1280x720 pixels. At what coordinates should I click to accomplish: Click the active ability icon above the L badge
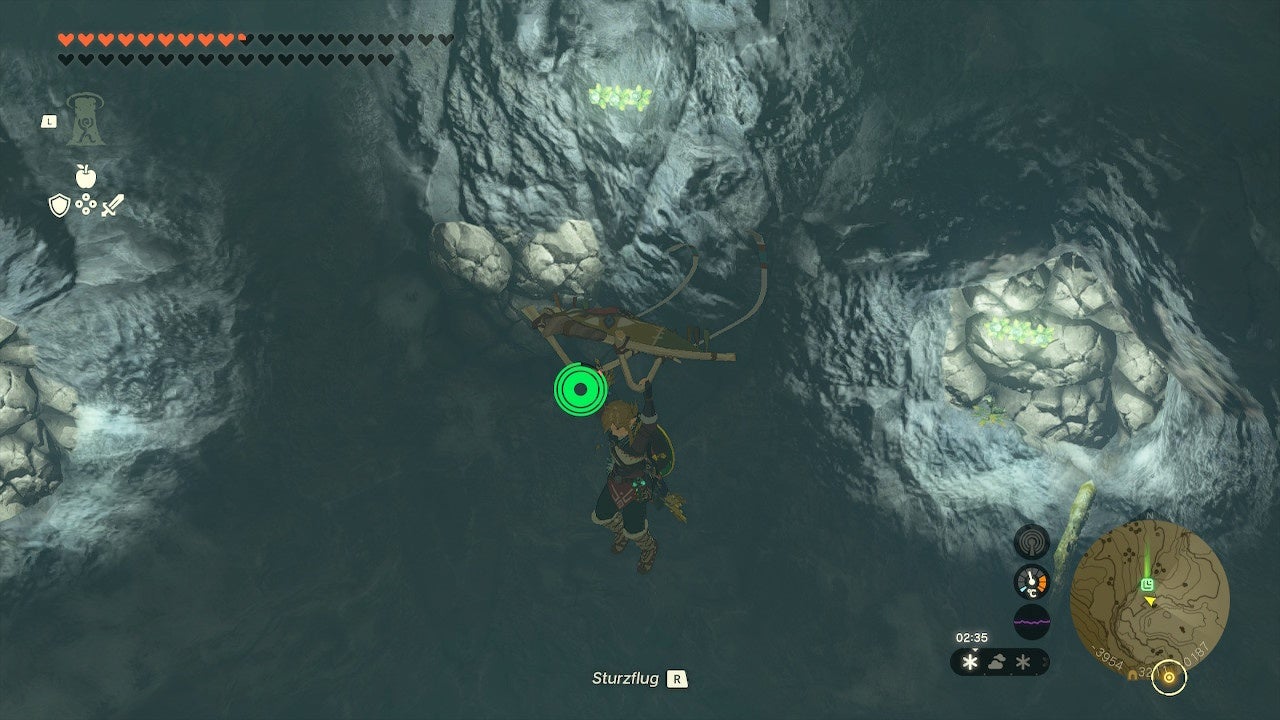pyautogui.click(x=85, y=121)
